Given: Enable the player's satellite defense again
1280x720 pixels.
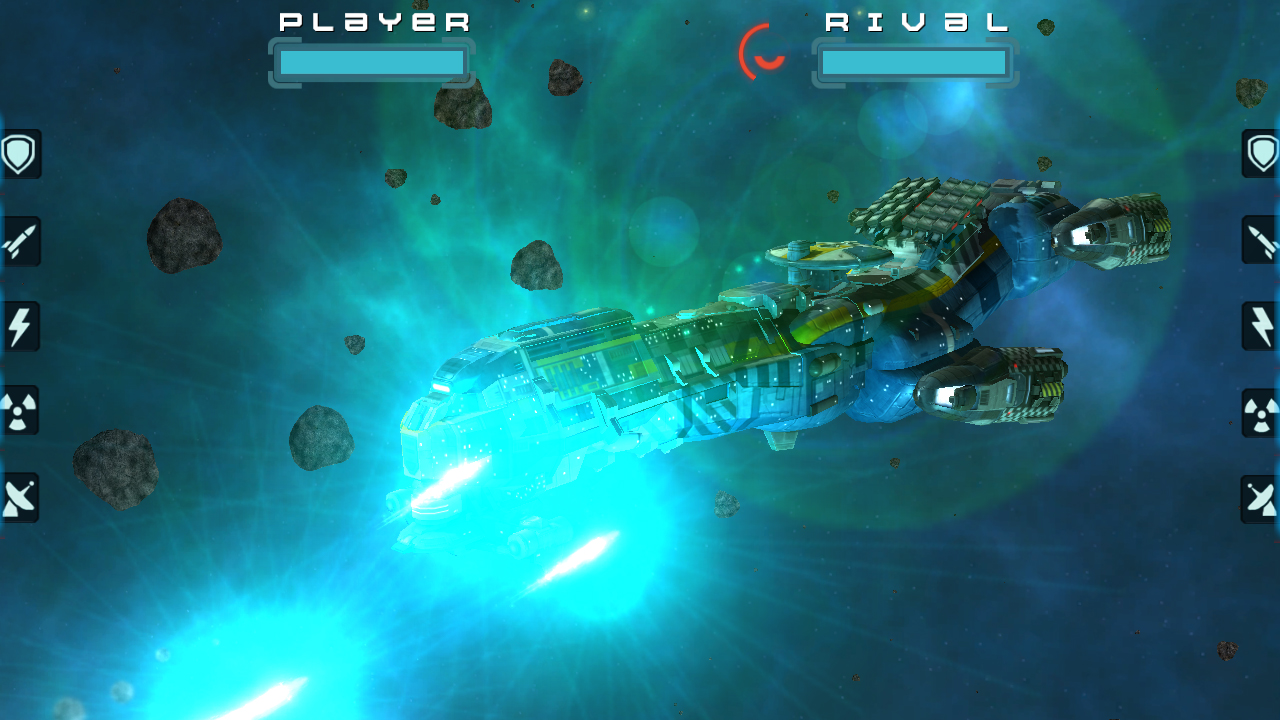Looking at the screenshot, I should point(20,496).
